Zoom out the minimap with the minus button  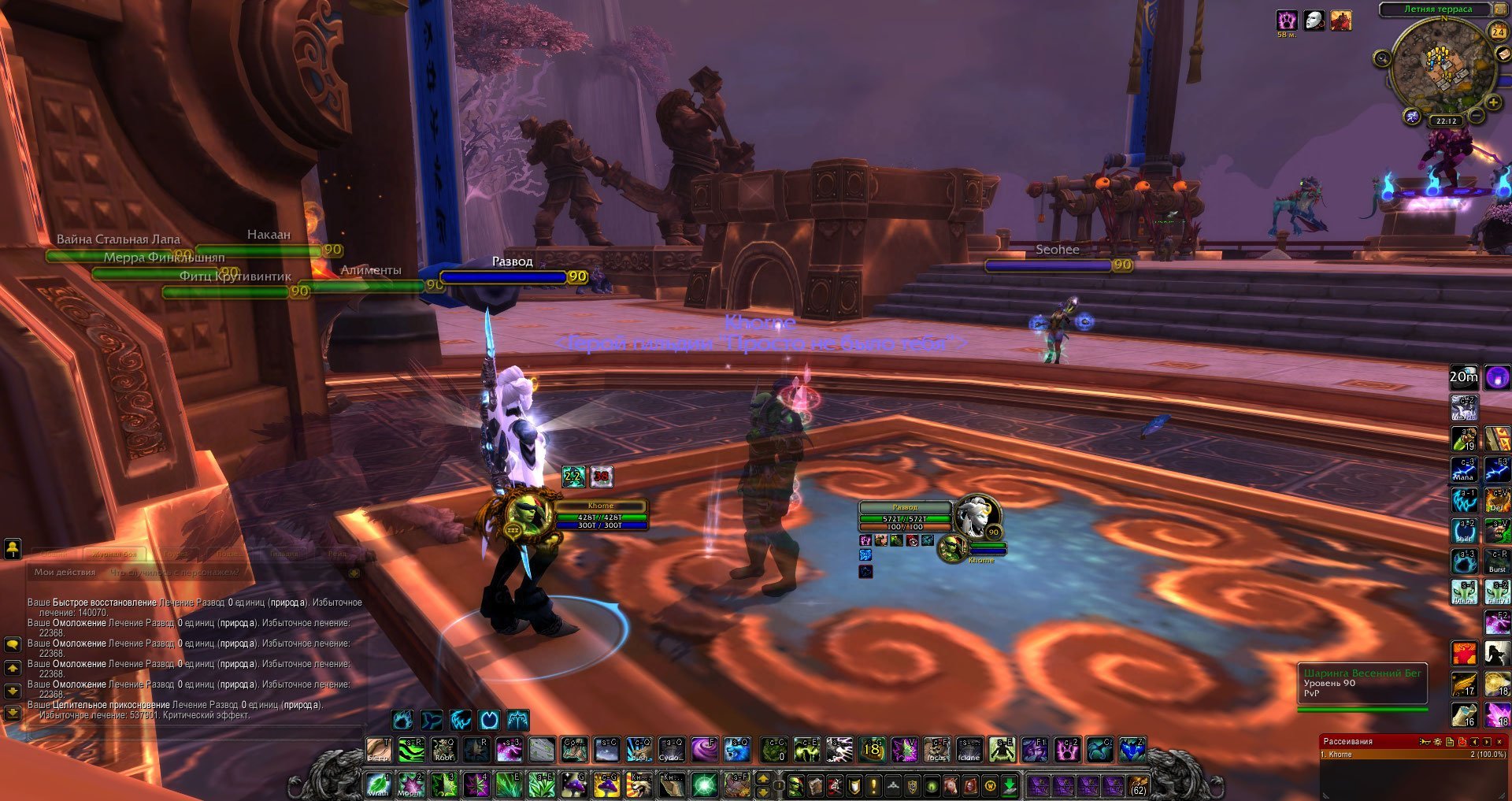tap(1477, 116)
